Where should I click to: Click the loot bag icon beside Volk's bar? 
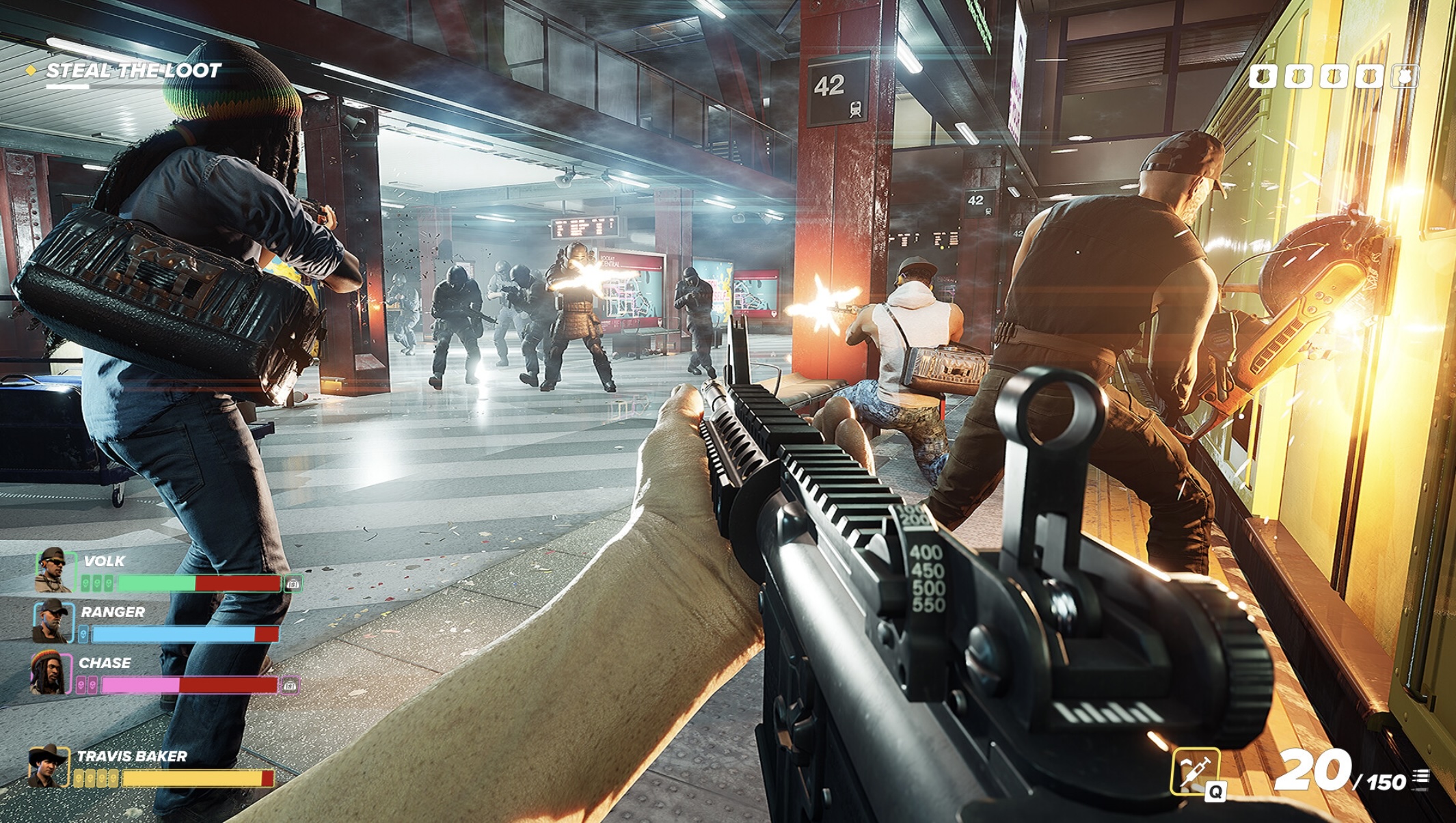[293, 584]
